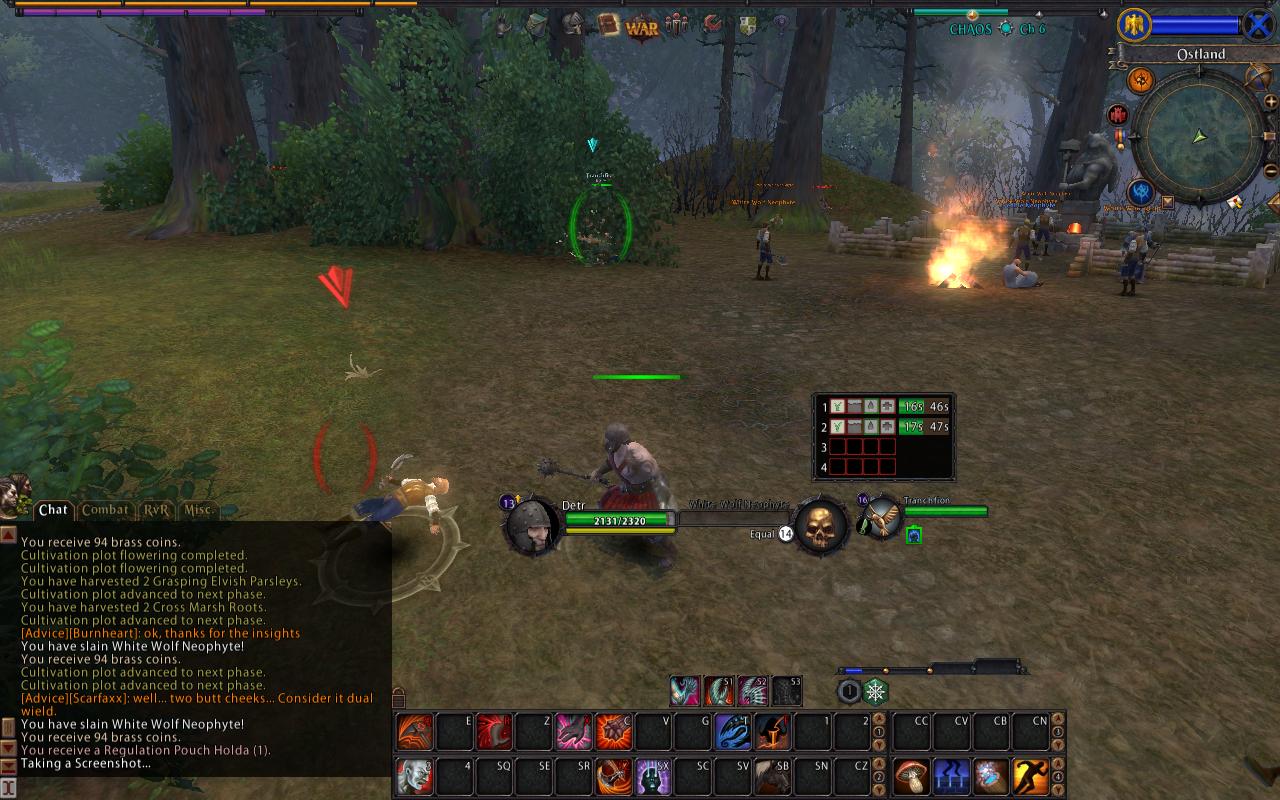Toggle the snowflake stance icon

tap(875, 691)
